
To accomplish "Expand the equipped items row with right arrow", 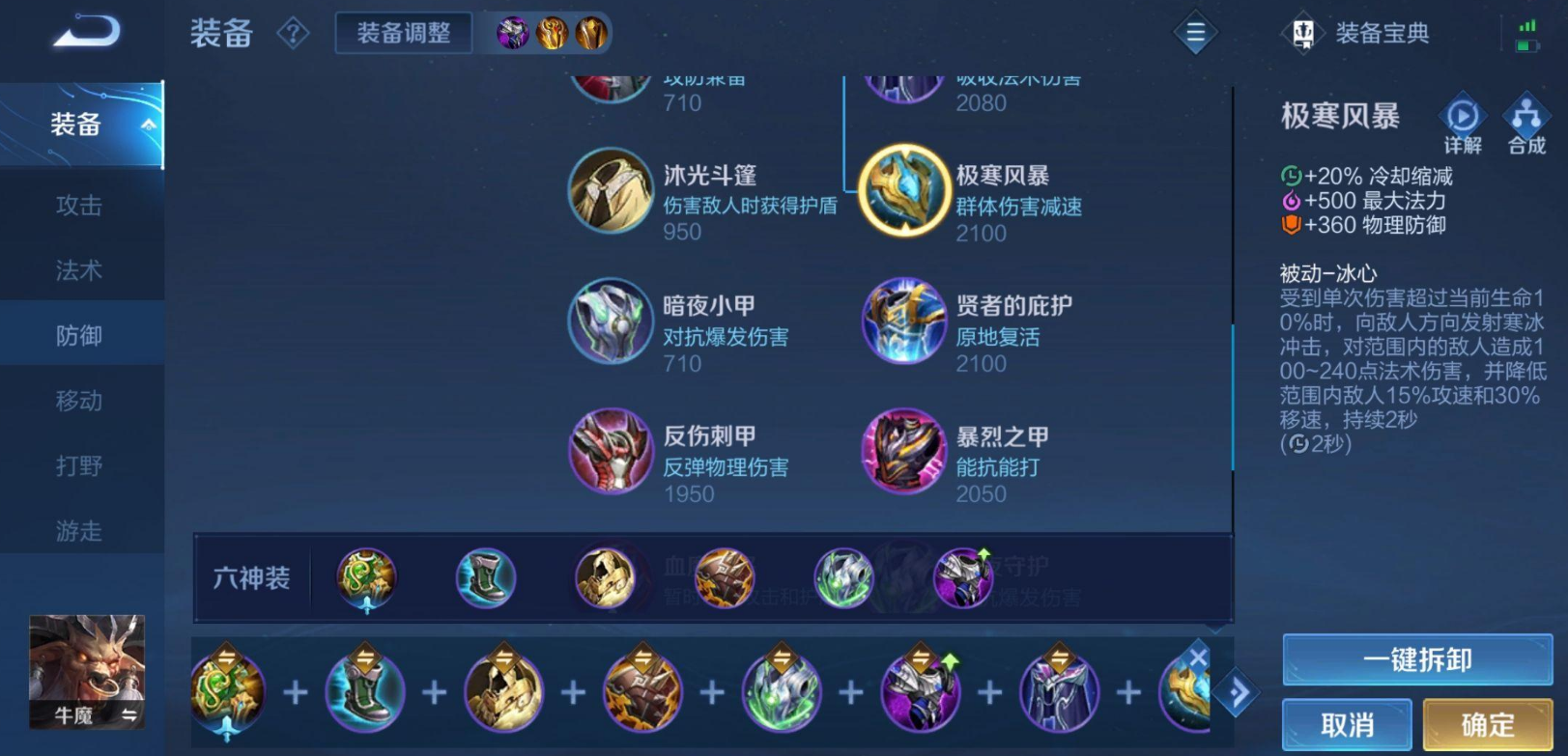I will coord(1240,691).
